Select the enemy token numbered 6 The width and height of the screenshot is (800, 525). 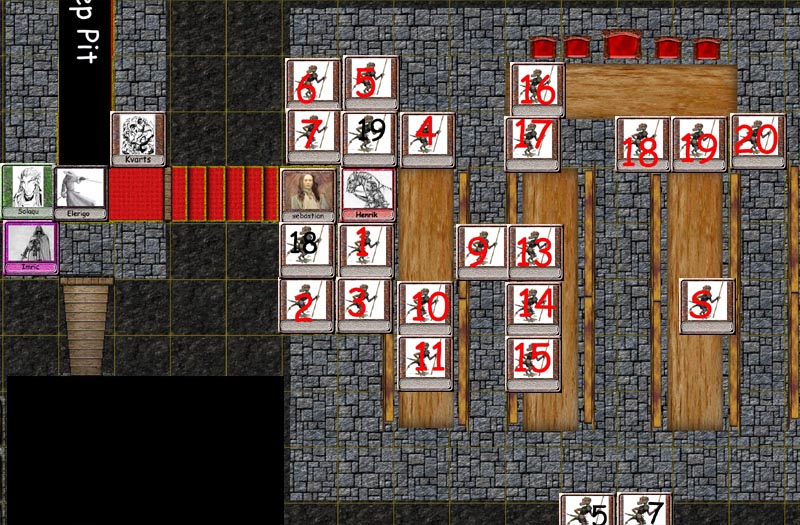tap(312, 84)
